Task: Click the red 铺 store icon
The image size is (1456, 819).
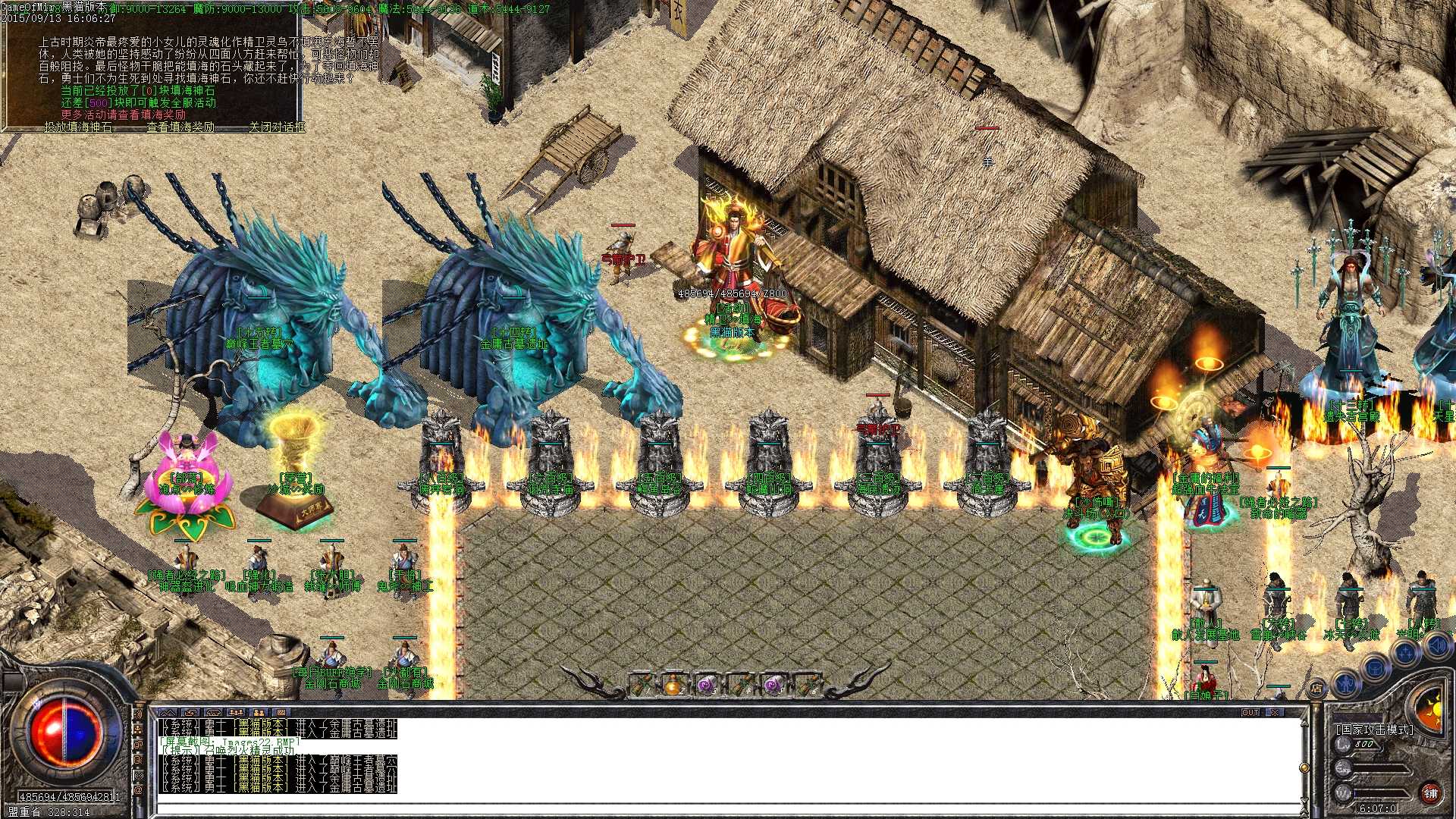Action: 1430,793
